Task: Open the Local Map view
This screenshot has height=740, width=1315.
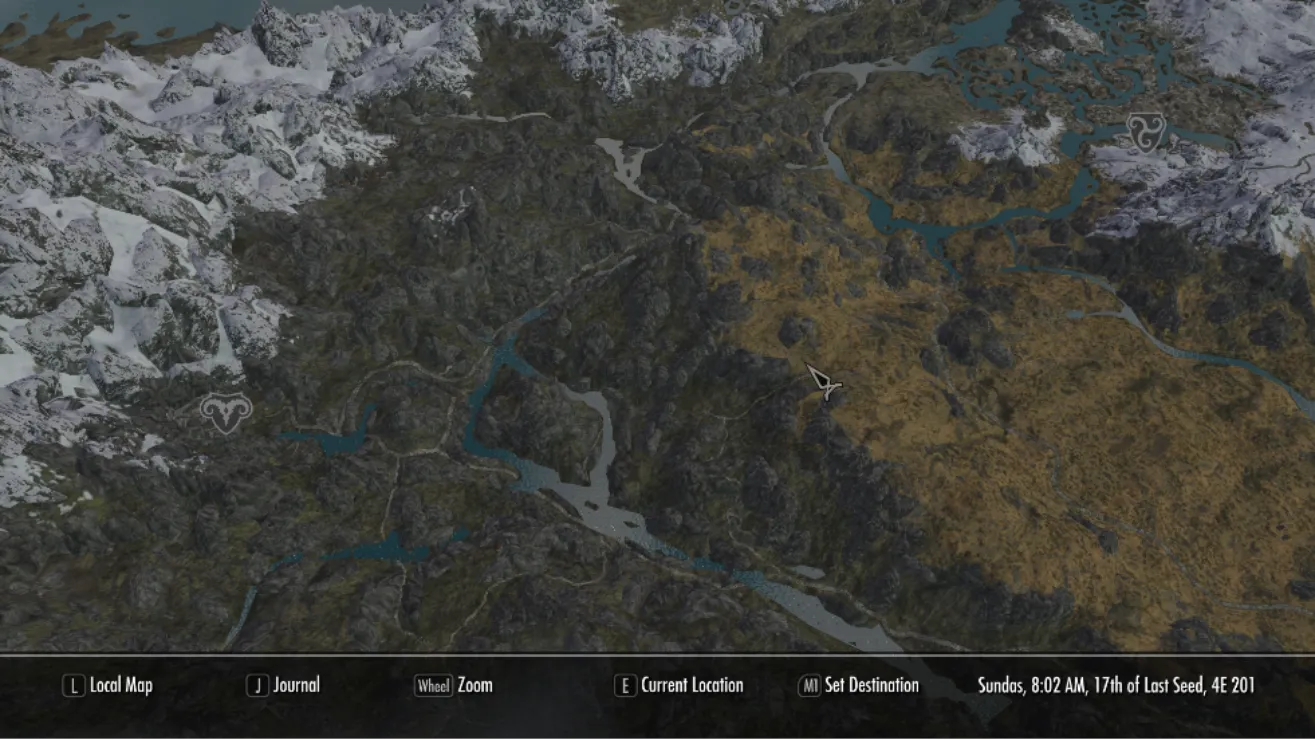Action: [108, 686]
